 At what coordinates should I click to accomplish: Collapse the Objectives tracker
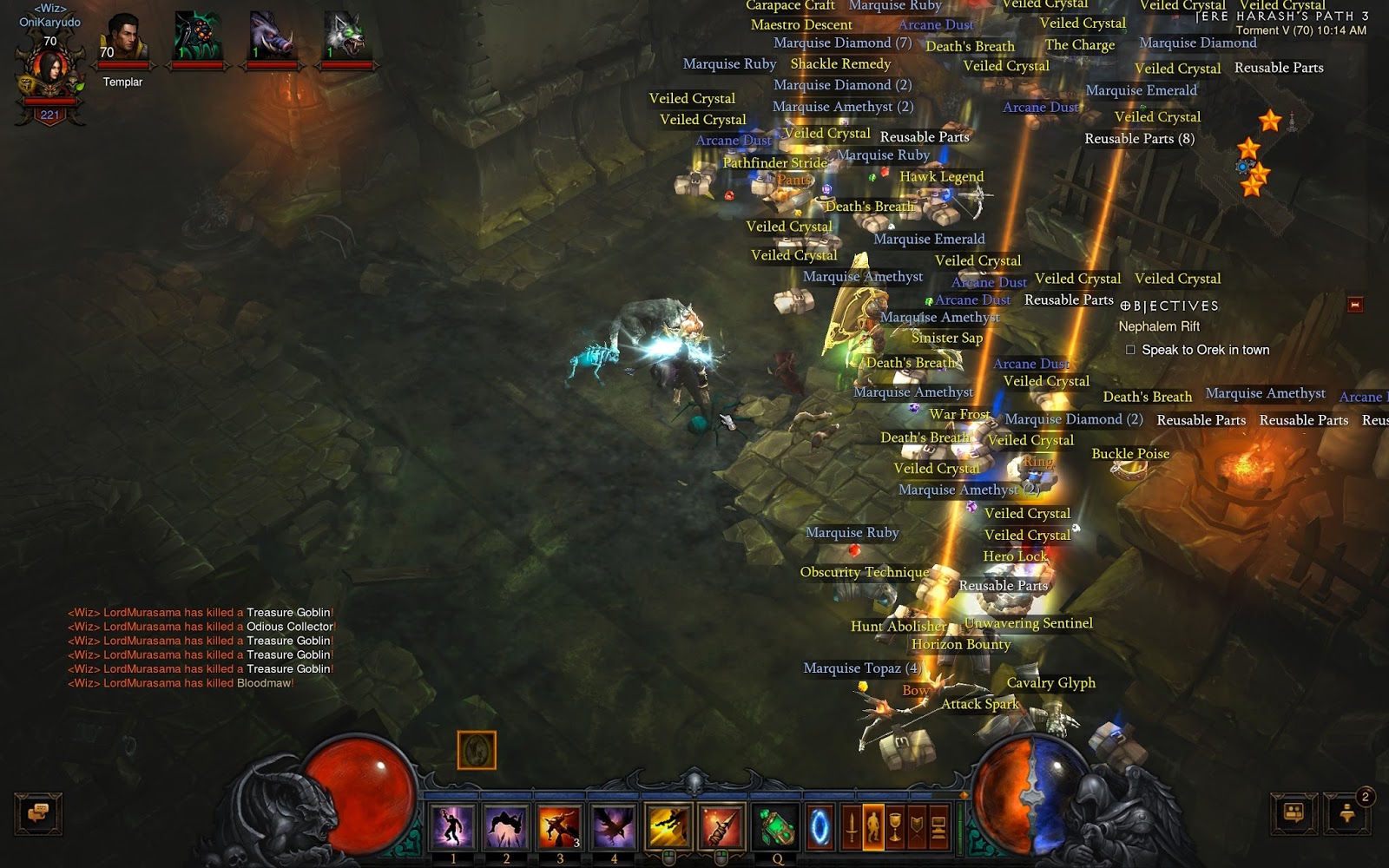(1354, 305)
